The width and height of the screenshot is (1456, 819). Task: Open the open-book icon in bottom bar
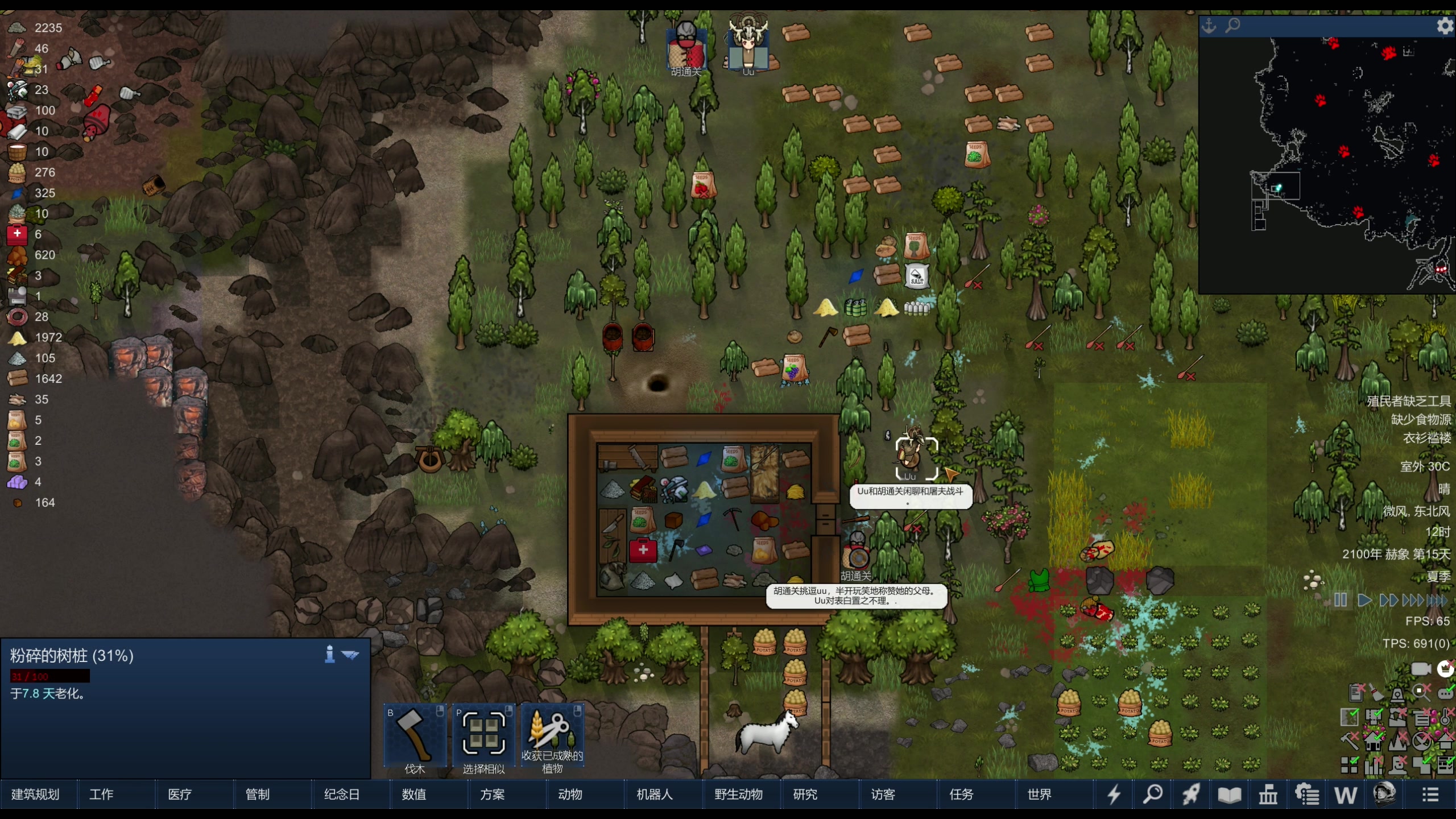coord(1229,795)
